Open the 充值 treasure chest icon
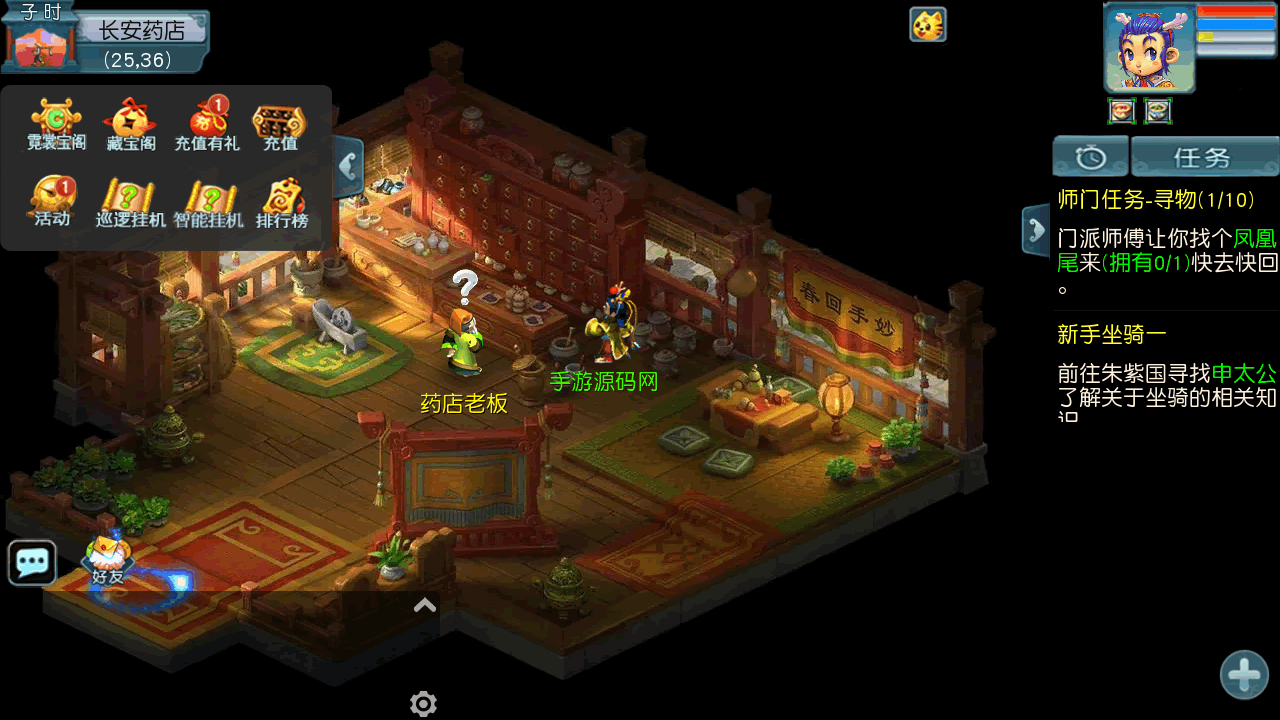1280x720 pixels. 280,124
